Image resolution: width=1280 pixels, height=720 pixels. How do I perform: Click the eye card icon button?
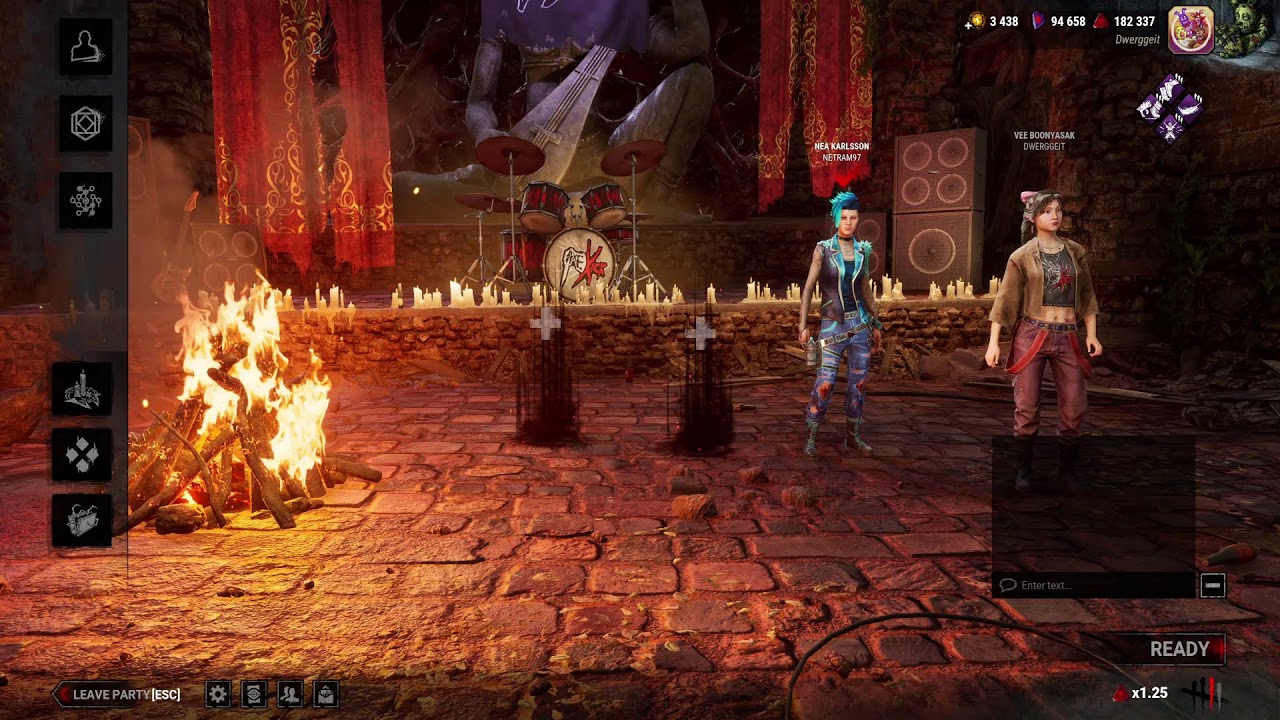click(254, 694)
